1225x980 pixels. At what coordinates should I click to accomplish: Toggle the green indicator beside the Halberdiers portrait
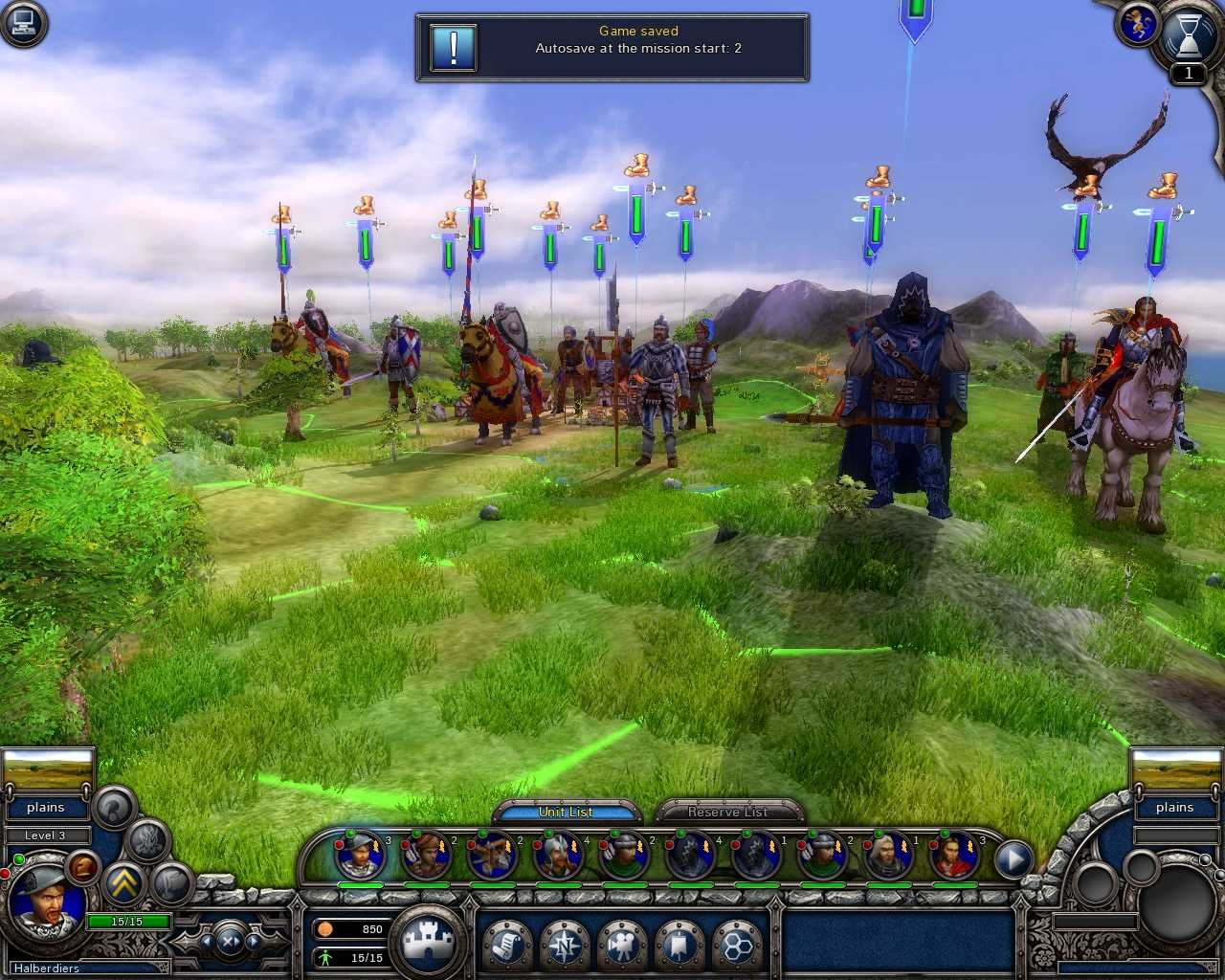19,858
